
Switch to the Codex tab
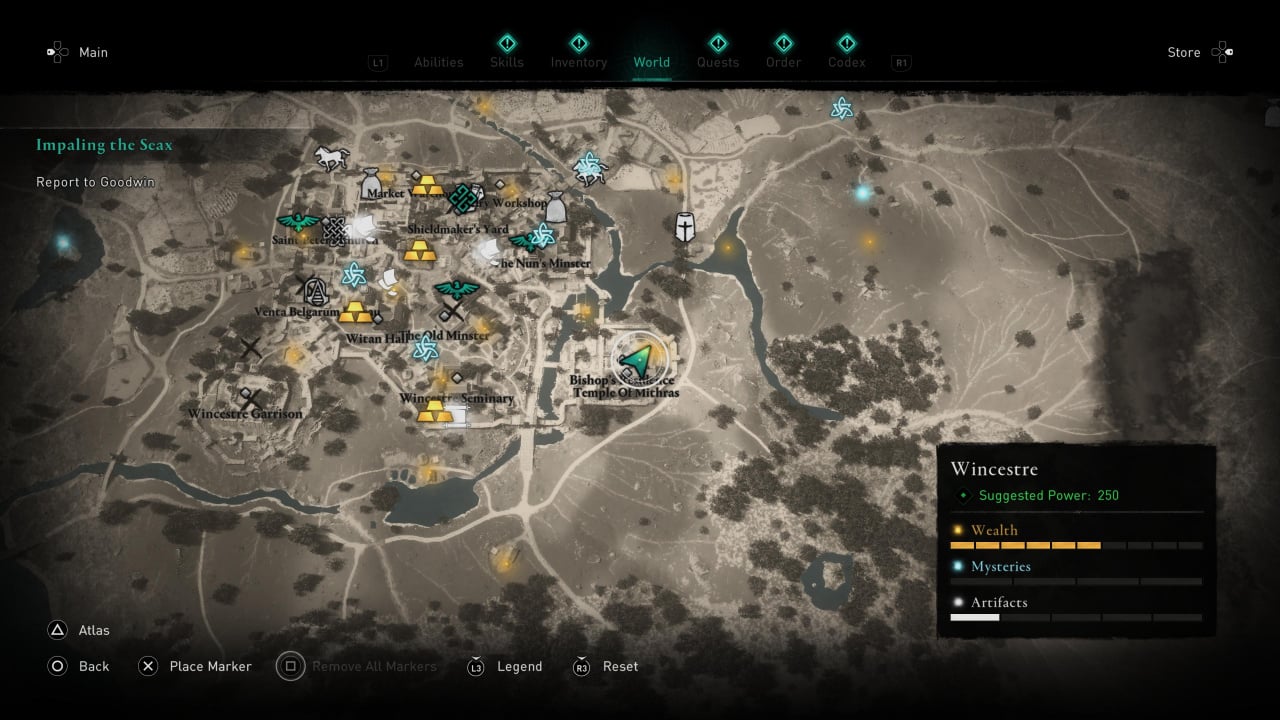tap(847, 62)
